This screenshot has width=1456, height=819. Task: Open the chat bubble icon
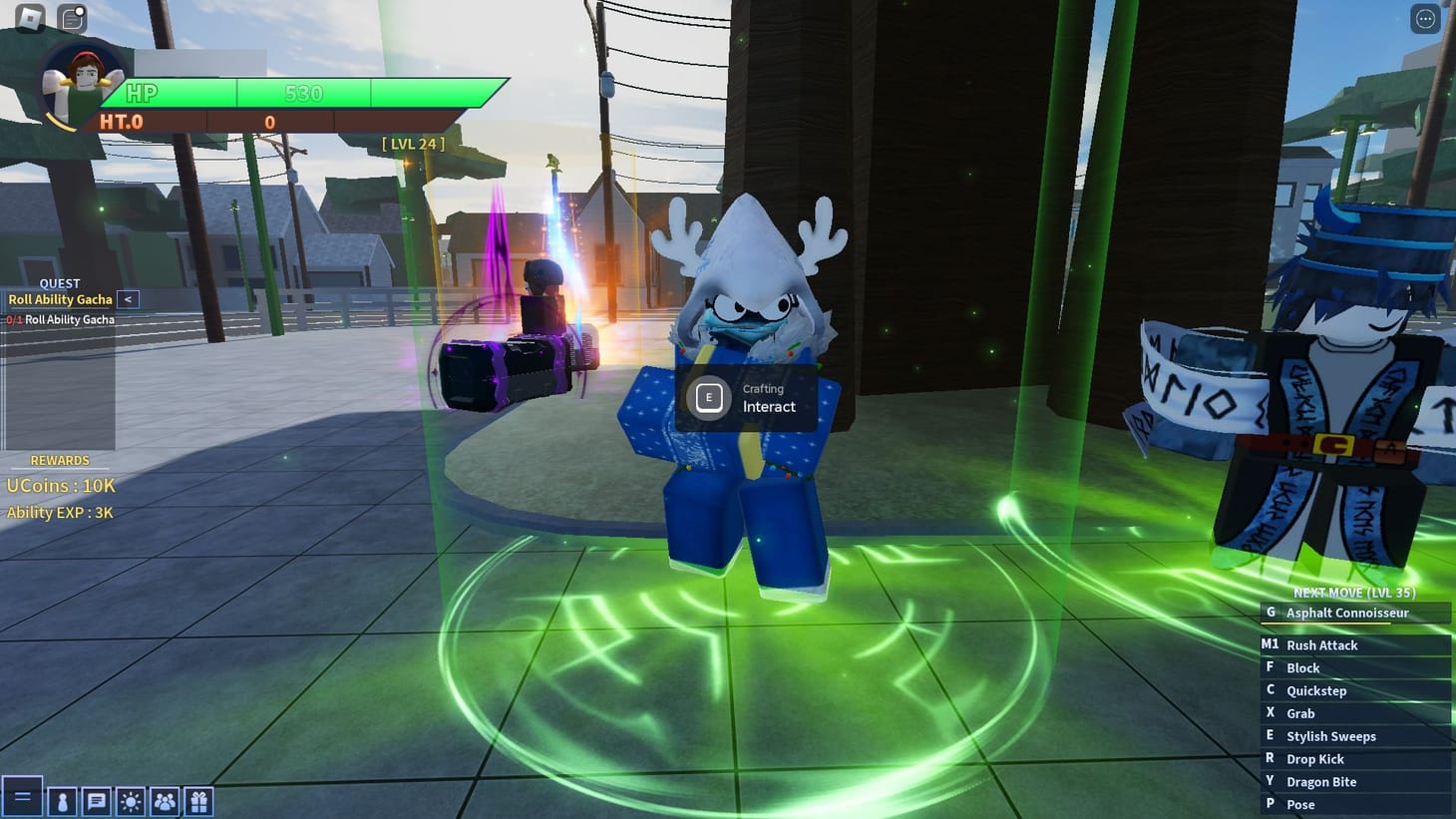[96, 799]
